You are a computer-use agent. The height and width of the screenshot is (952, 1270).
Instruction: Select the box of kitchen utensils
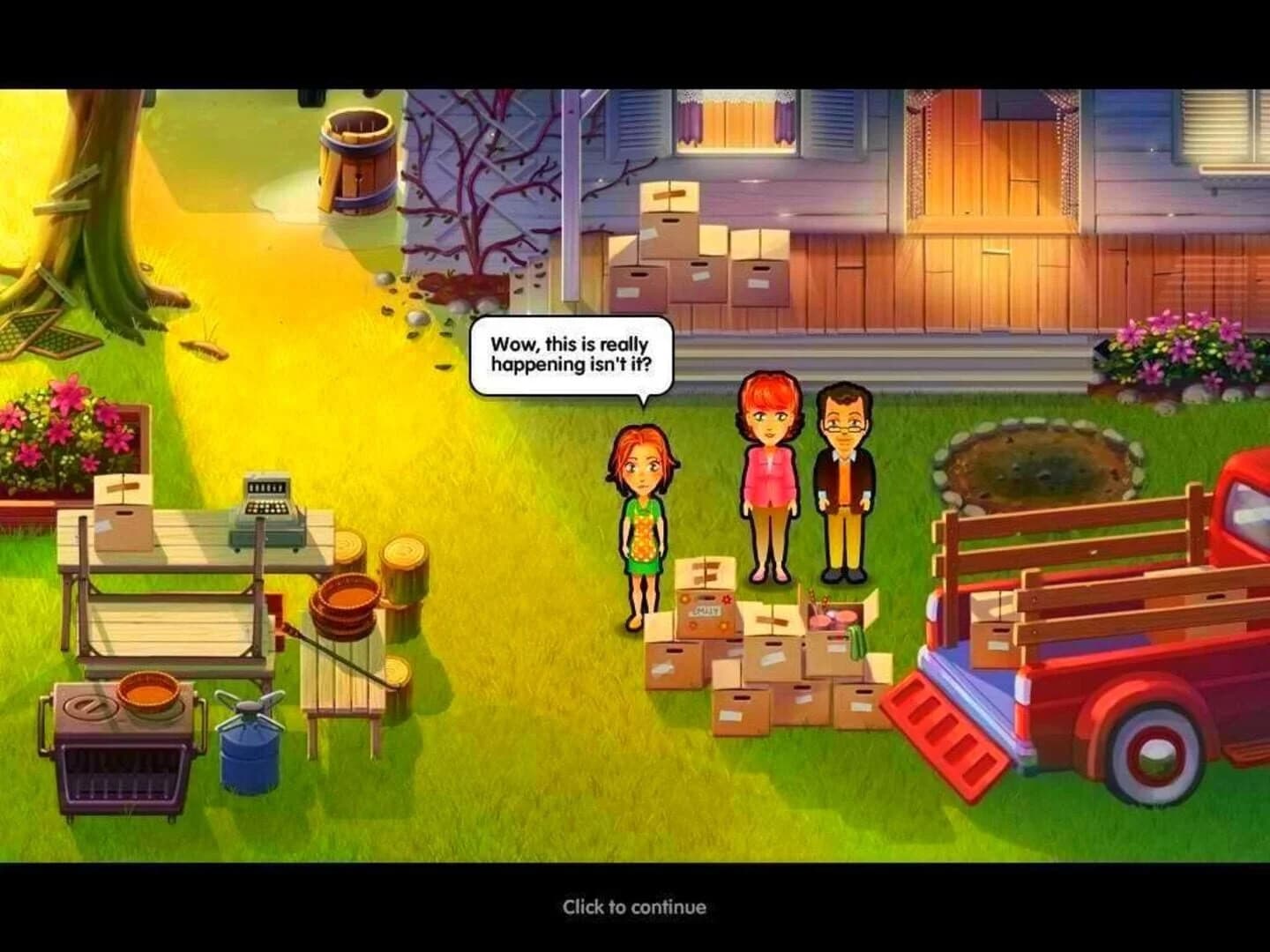point(833,617)
